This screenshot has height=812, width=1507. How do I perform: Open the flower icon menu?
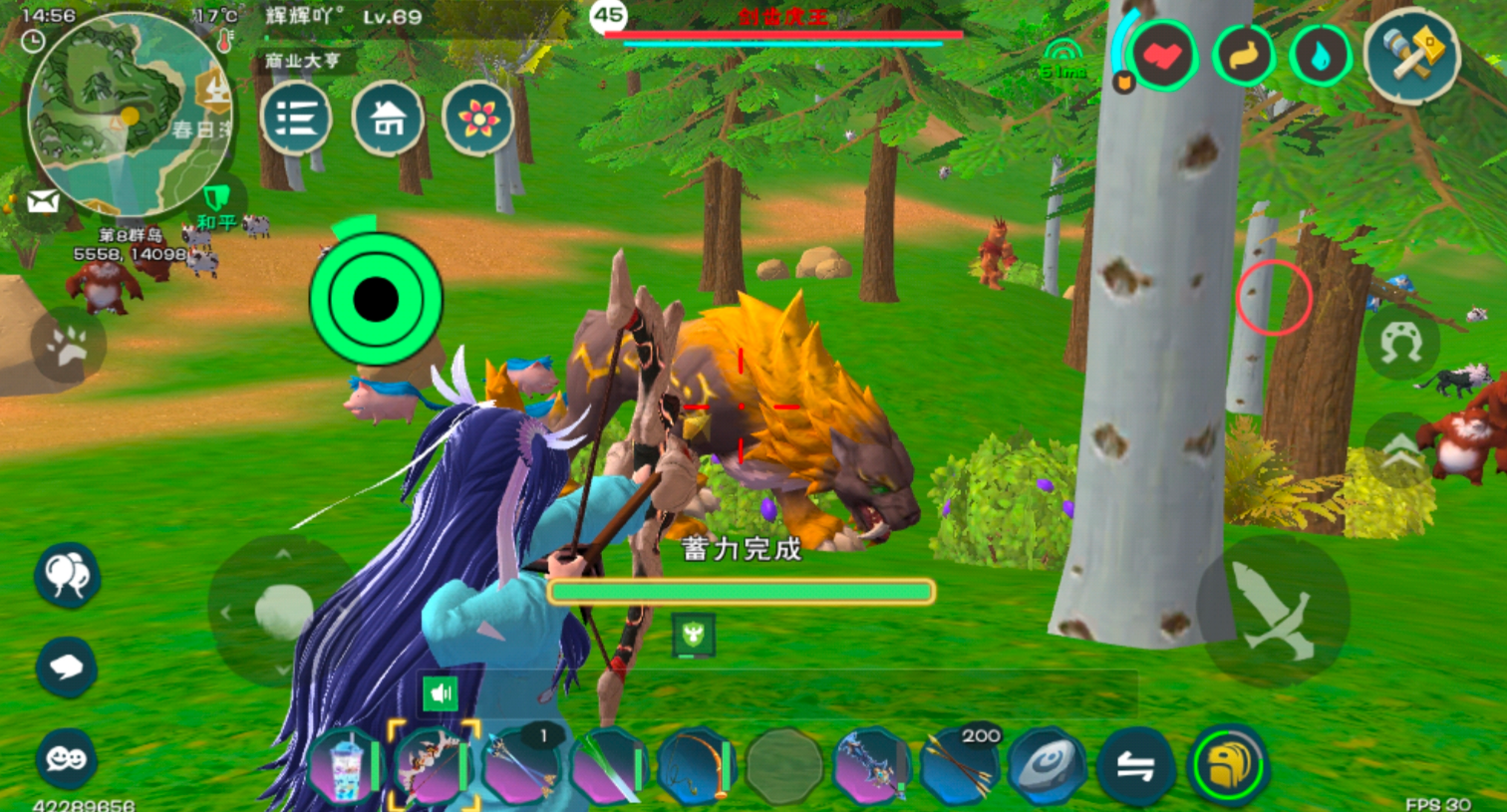click(x=478, y=119)
